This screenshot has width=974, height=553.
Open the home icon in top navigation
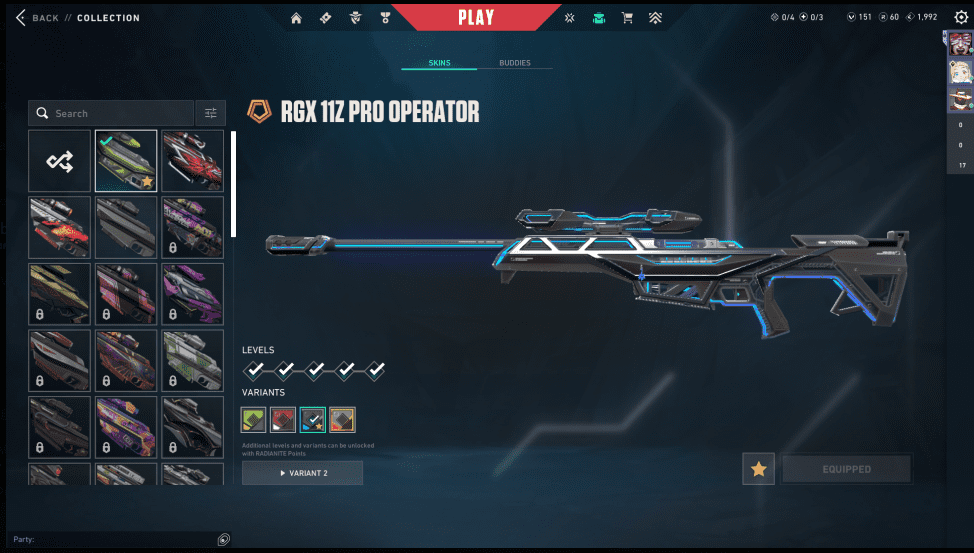(x=296, y=18)
